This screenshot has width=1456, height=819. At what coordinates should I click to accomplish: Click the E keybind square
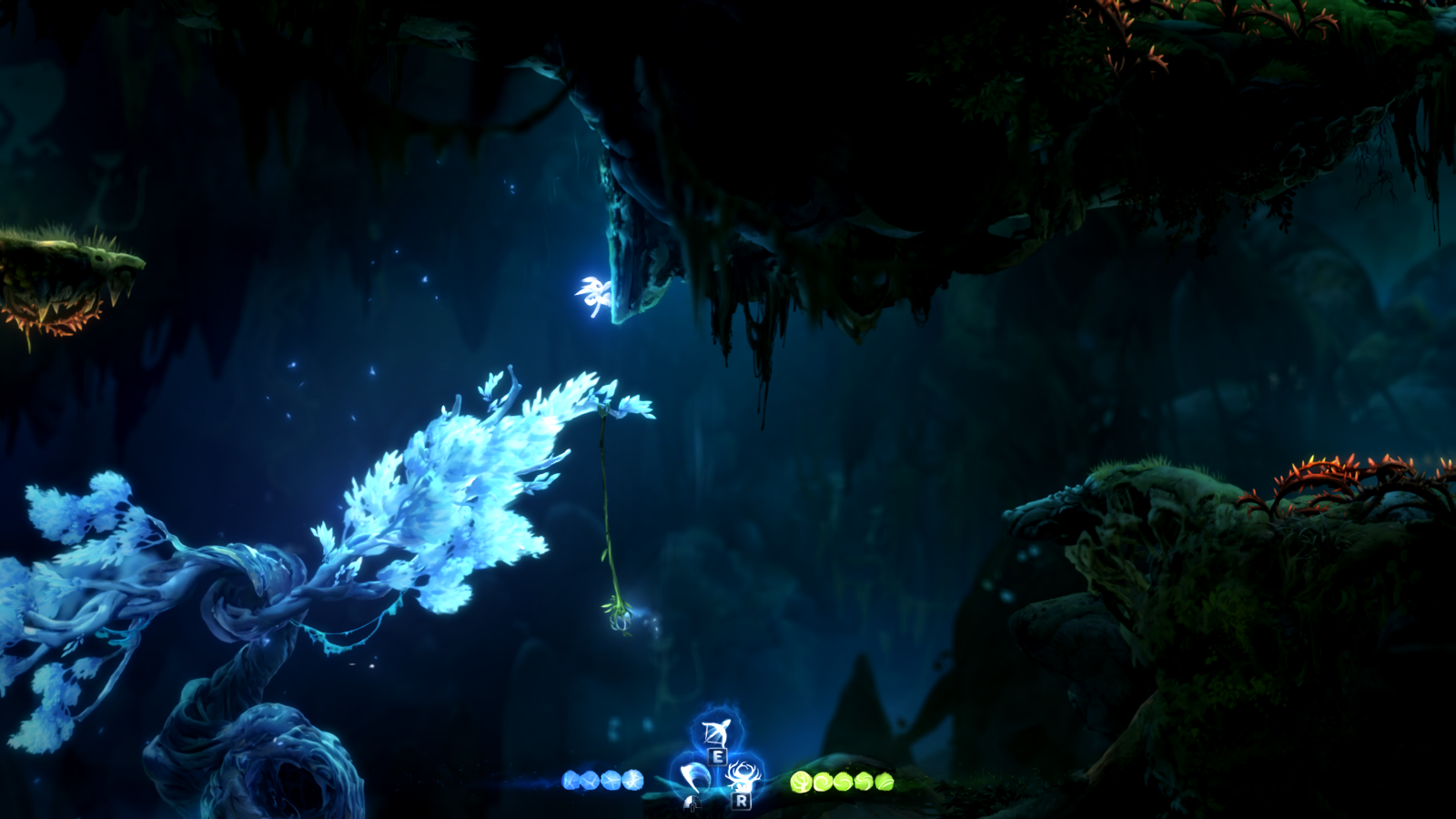(x=718, y=757)
